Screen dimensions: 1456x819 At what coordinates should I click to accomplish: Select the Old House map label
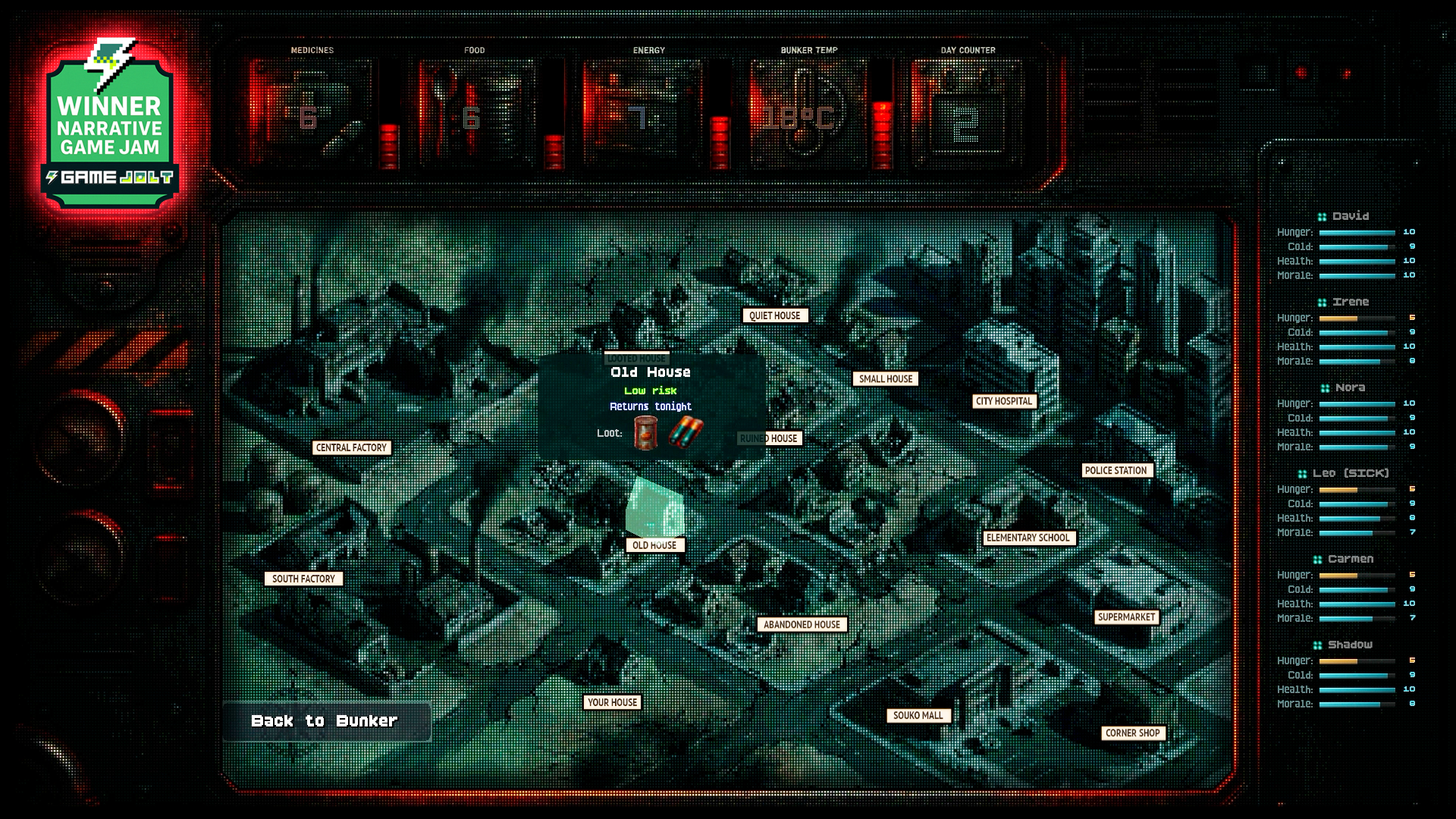click(654, 545)
